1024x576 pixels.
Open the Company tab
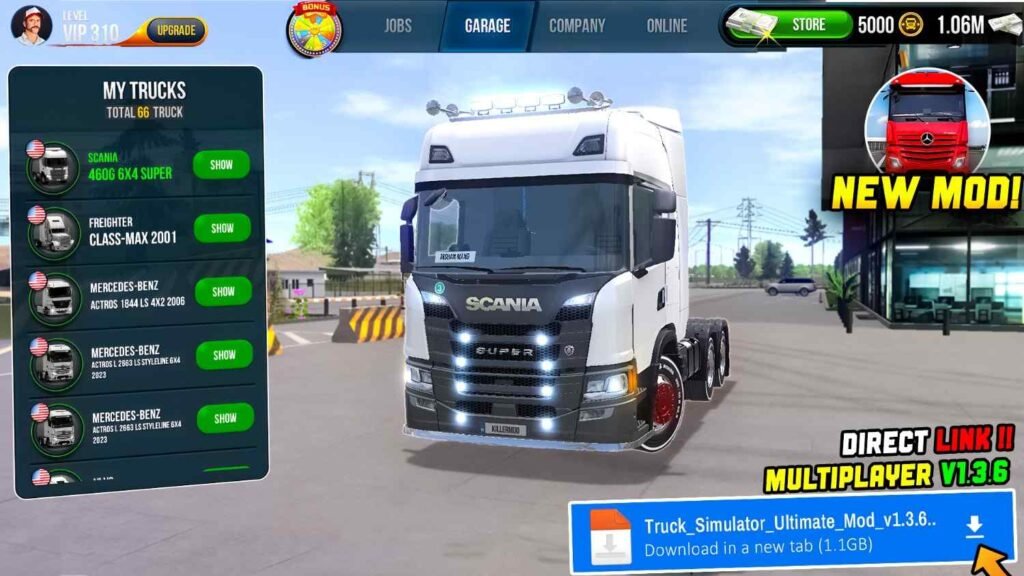(577, 26)
